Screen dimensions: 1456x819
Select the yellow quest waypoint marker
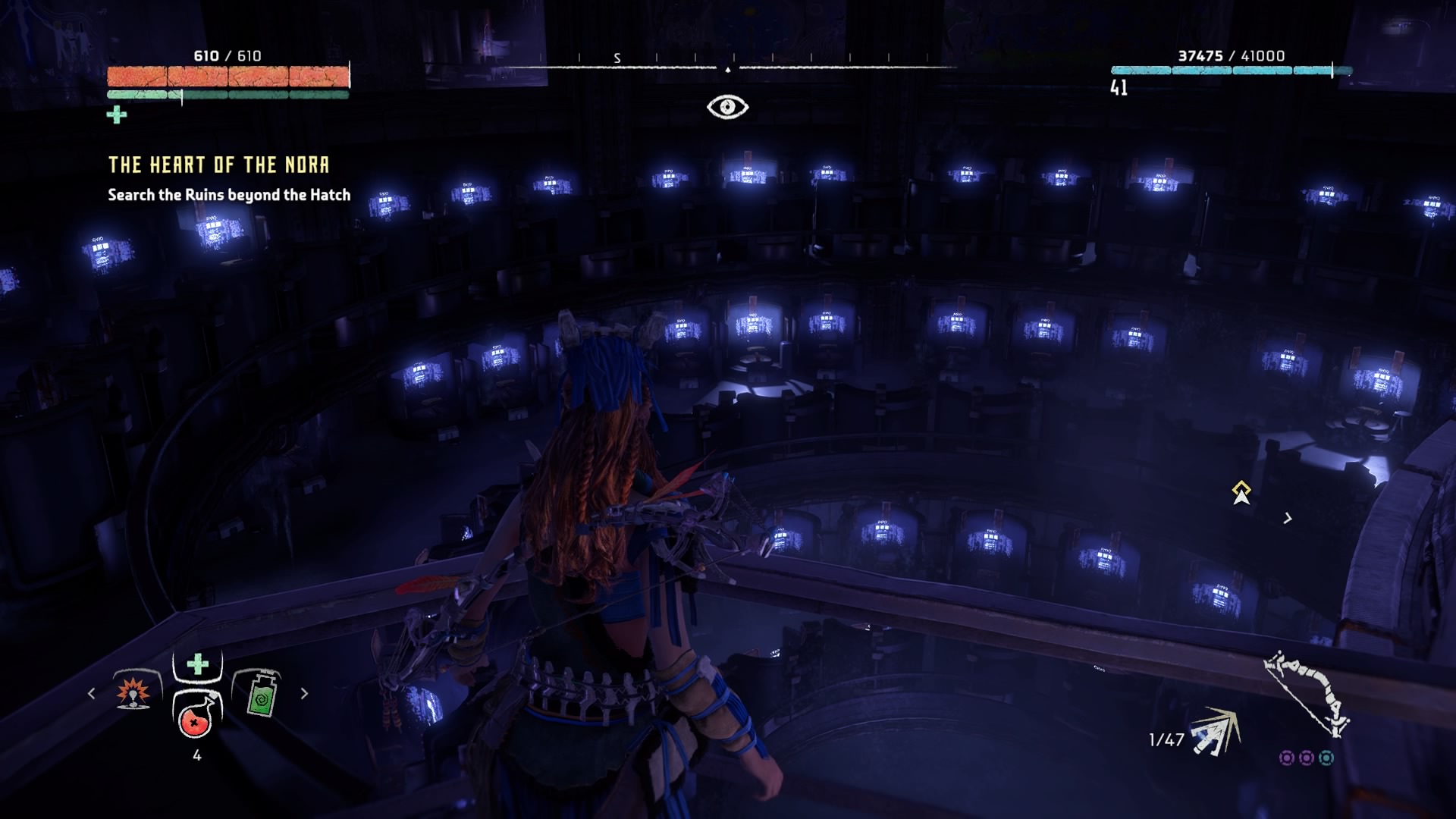coord(1241,491)
